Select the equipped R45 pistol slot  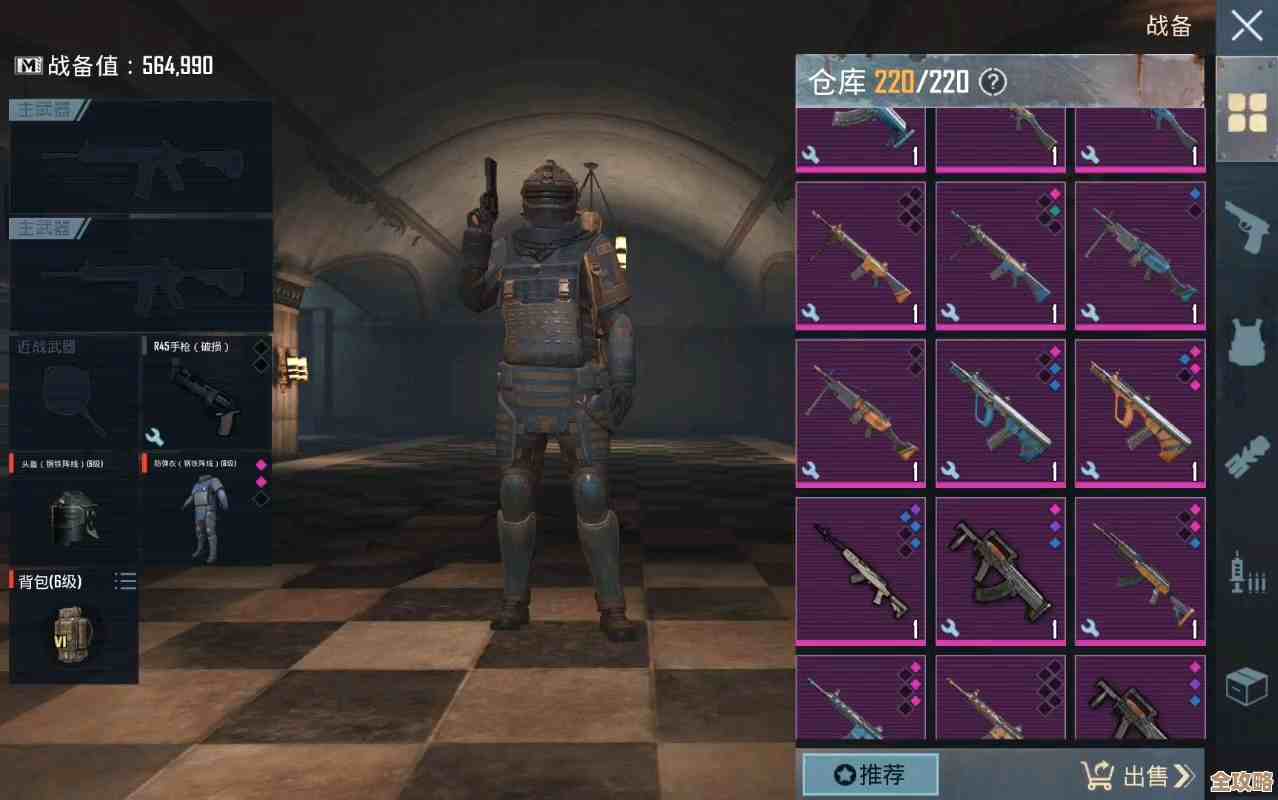pyautogui.click(x=205, y=392)
